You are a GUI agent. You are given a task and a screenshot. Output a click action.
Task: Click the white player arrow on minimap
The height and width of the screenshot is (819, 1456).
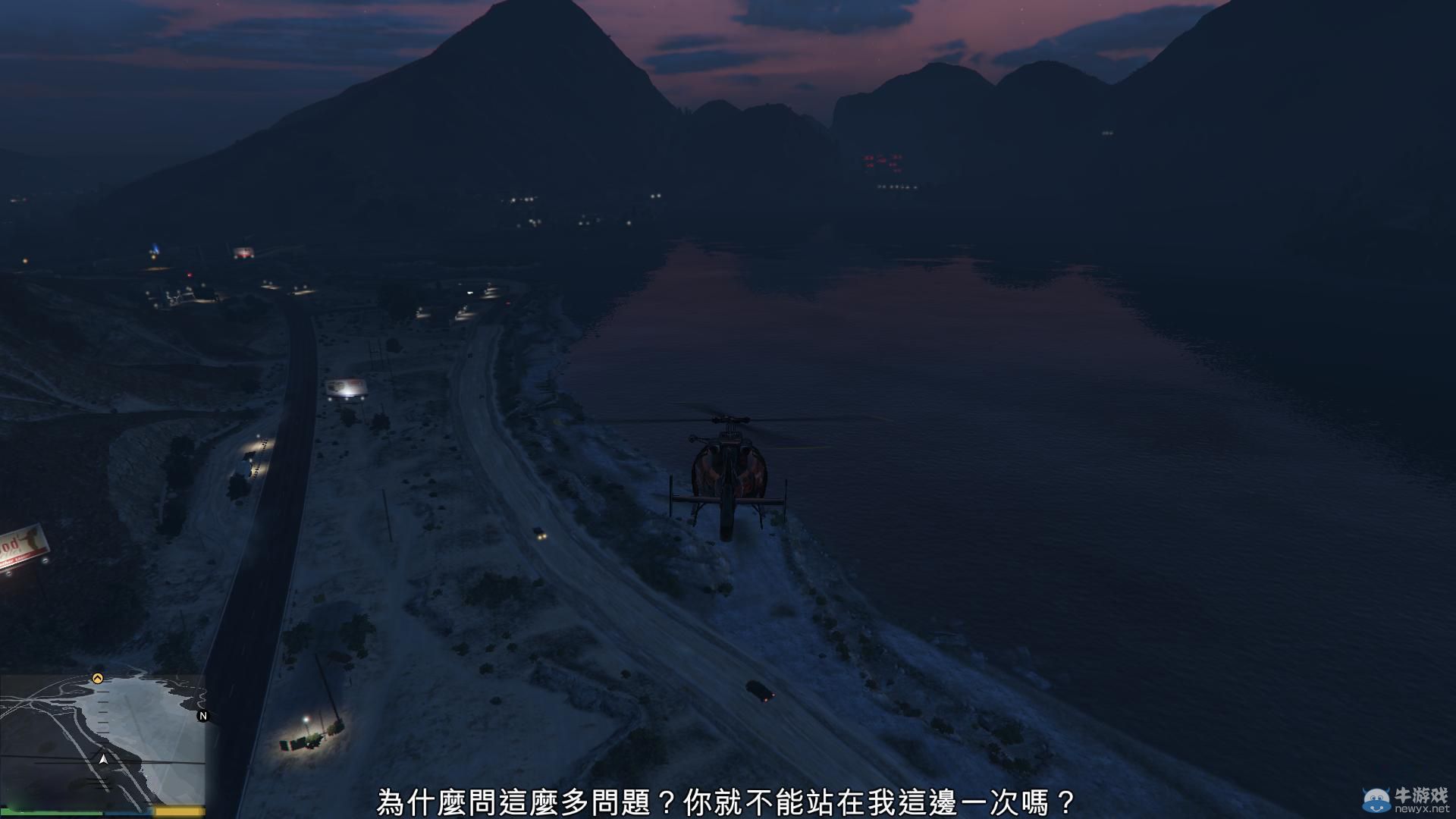[x=103, y=759]
